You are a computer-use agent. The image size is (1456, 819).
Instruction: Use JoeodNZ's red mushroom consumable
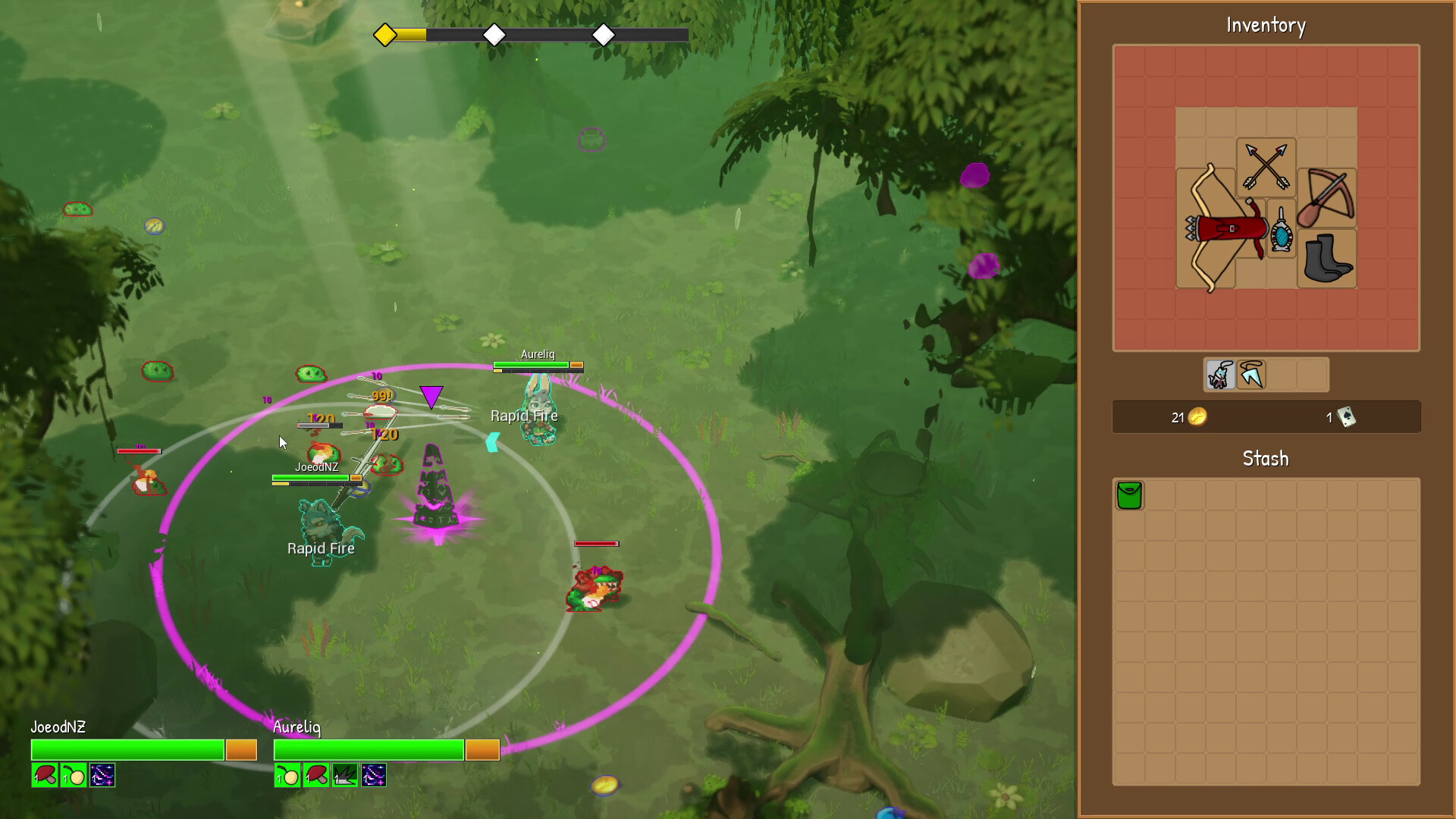pyautogui.click(x=44, y=777)
